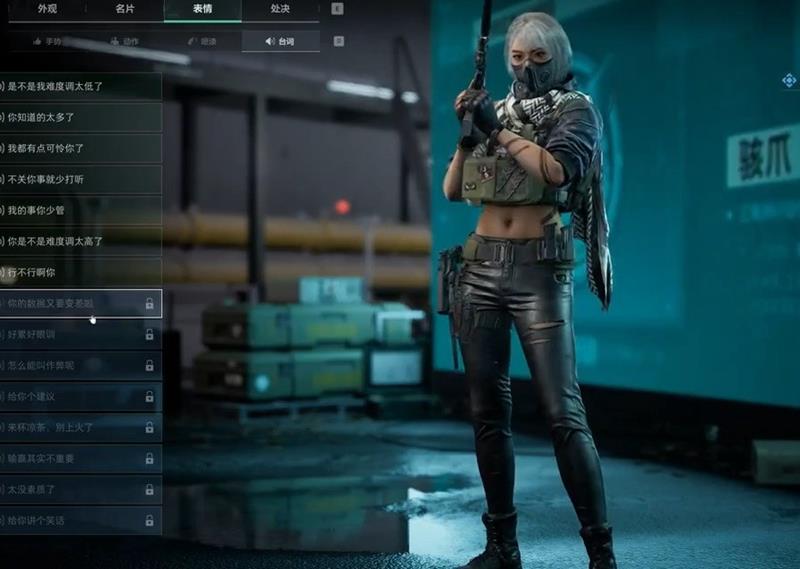The width and height of the screenshot is (800, 569).
Task: Select the 表情 tab
Action: tap(202, 9)
